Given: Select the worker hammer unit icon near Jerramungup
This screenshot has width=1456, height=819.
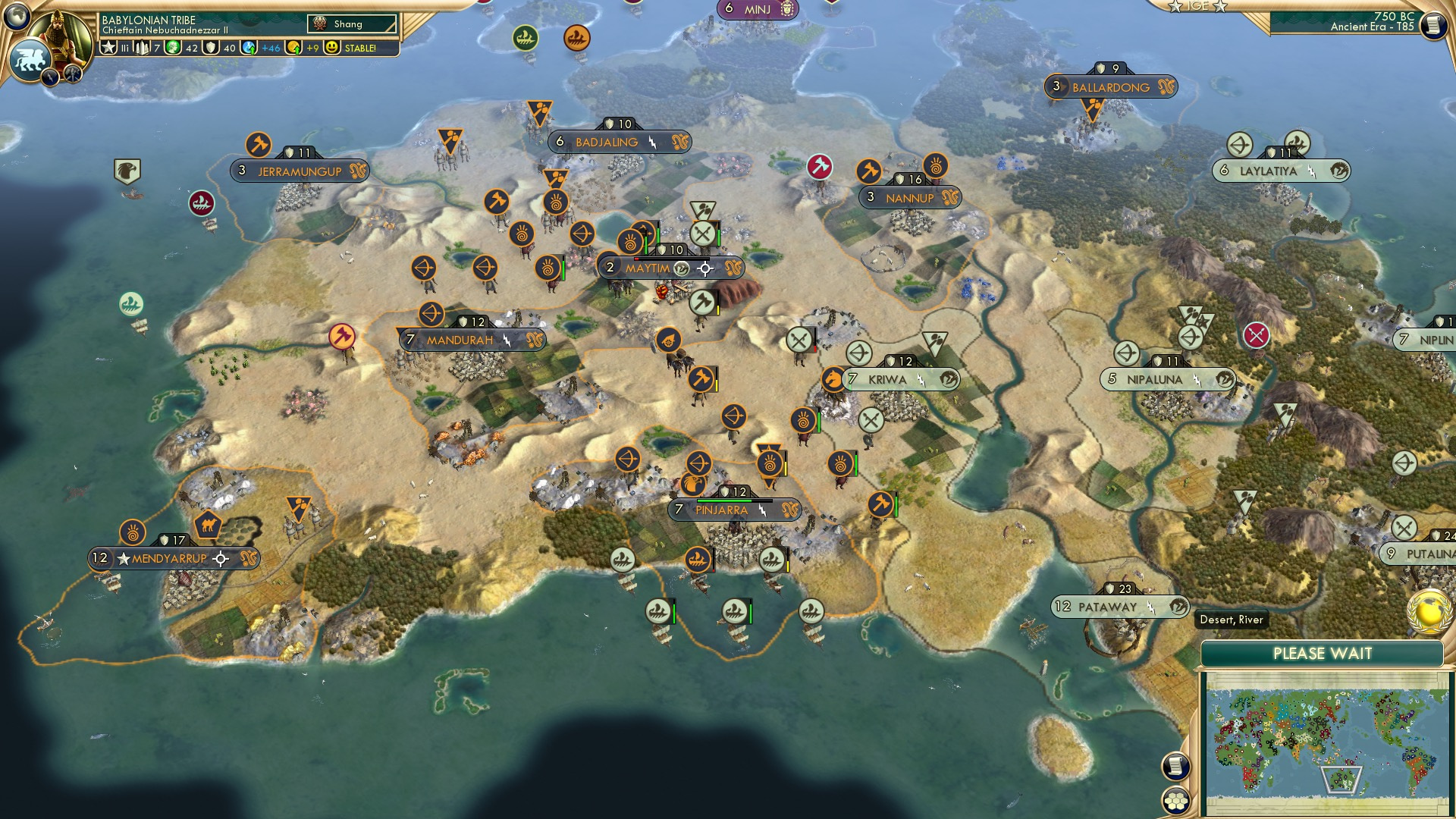Looking at the screenshot, I should (258, 143).
